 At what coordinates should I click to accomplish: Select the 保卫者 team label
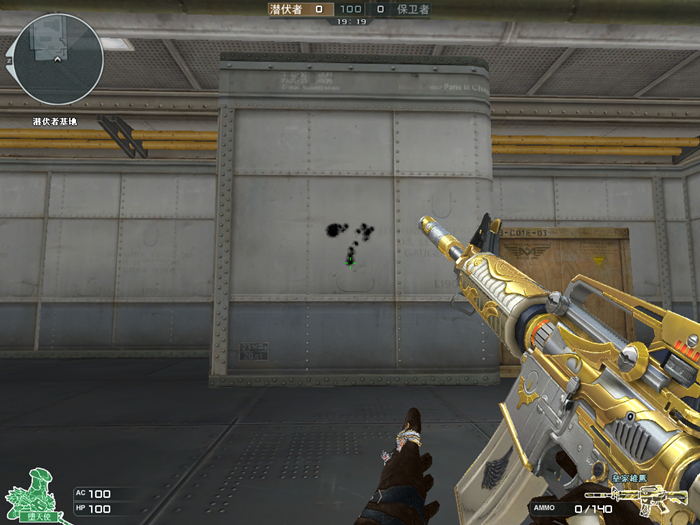coord(413,9)
